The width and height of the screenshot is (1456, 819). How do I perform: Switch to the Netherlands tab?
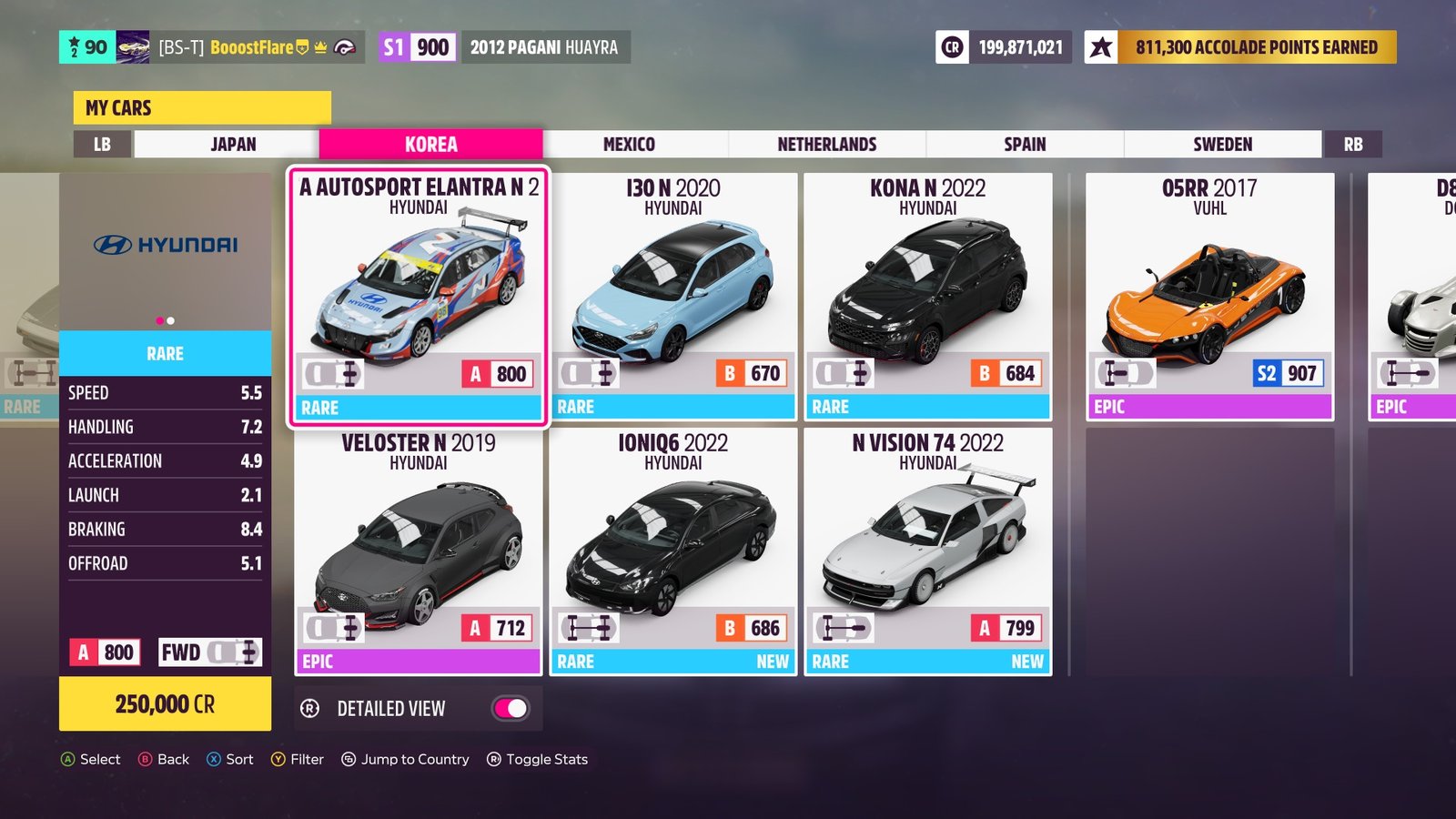pyautogui.click(x=826, y=145)
